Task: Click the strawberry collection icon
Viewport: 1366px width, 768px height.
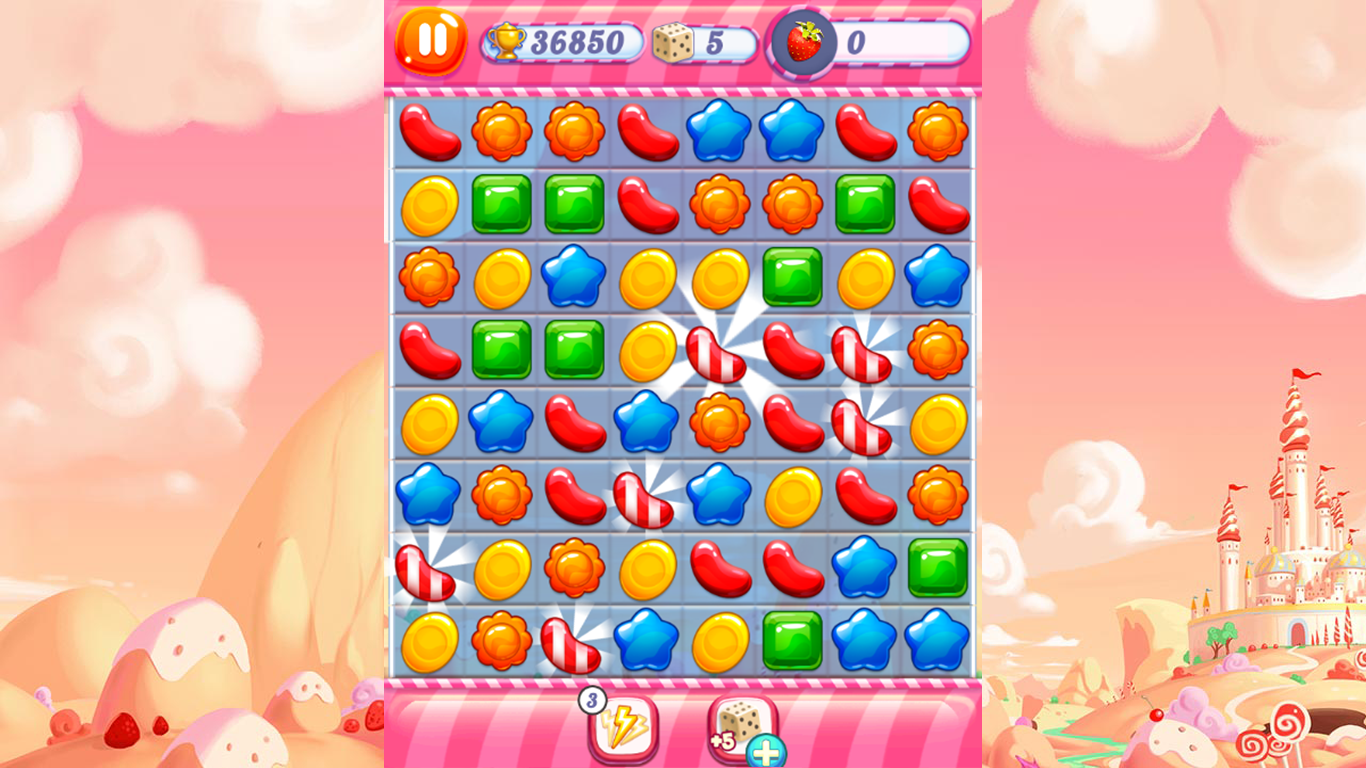Action: pos(805,41)
